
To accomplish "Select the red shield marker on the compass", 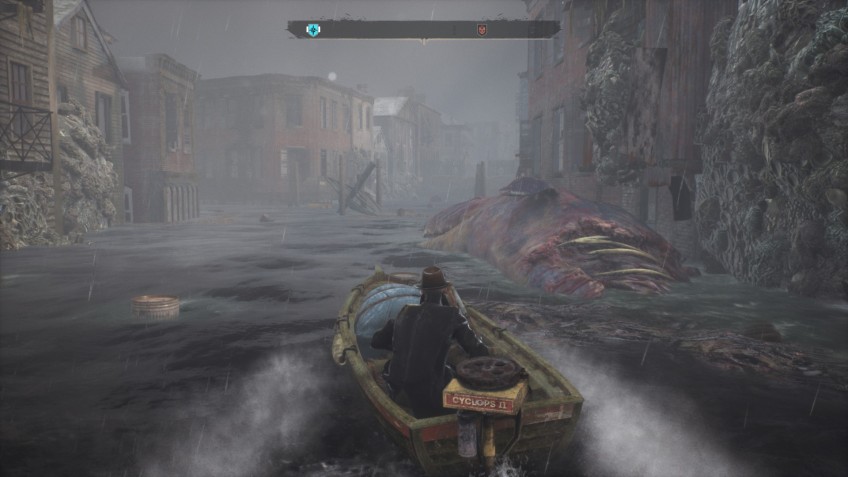I will click(x=481, y=30).
